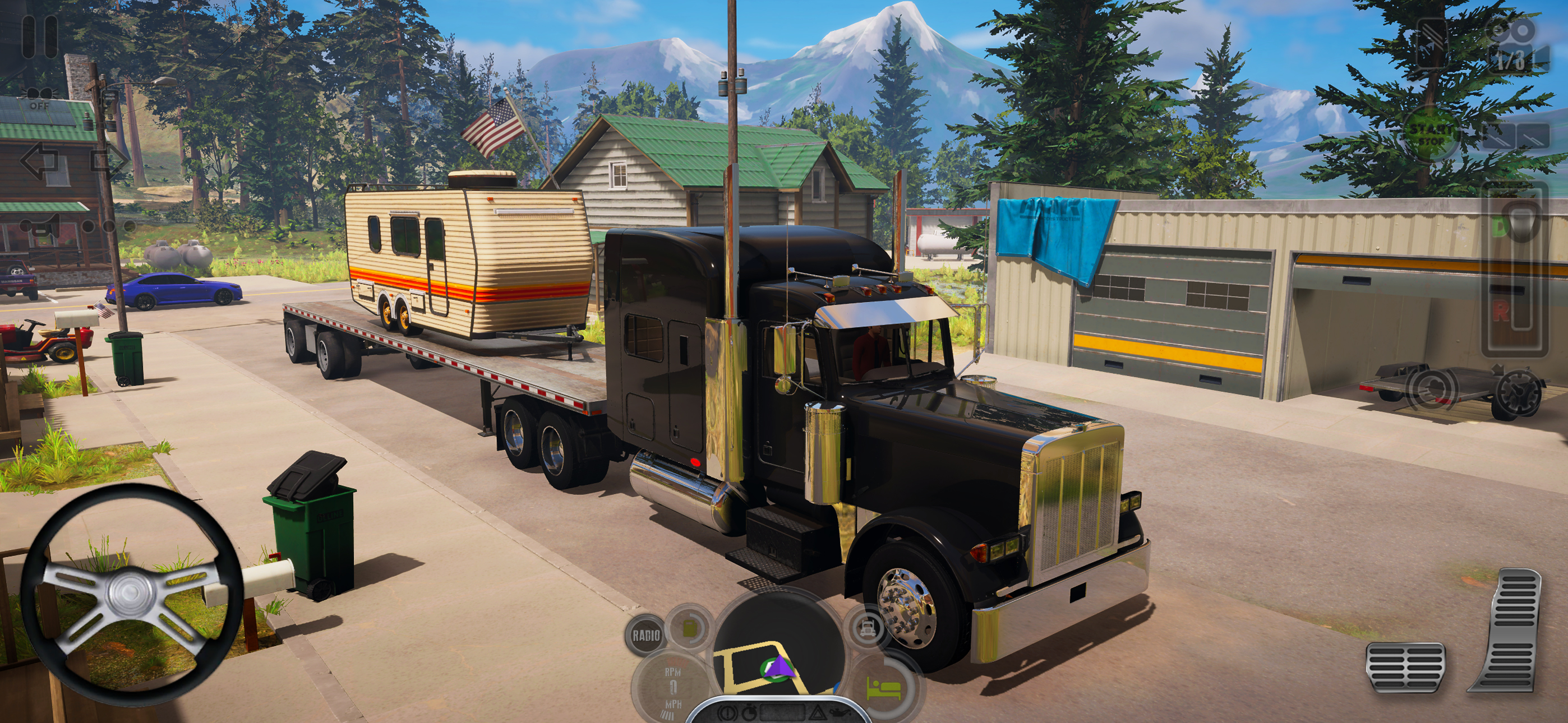This screenshot has width=1568, height=723.
Task: Tap the brake pedal
Action: (x=1405, y=668)
